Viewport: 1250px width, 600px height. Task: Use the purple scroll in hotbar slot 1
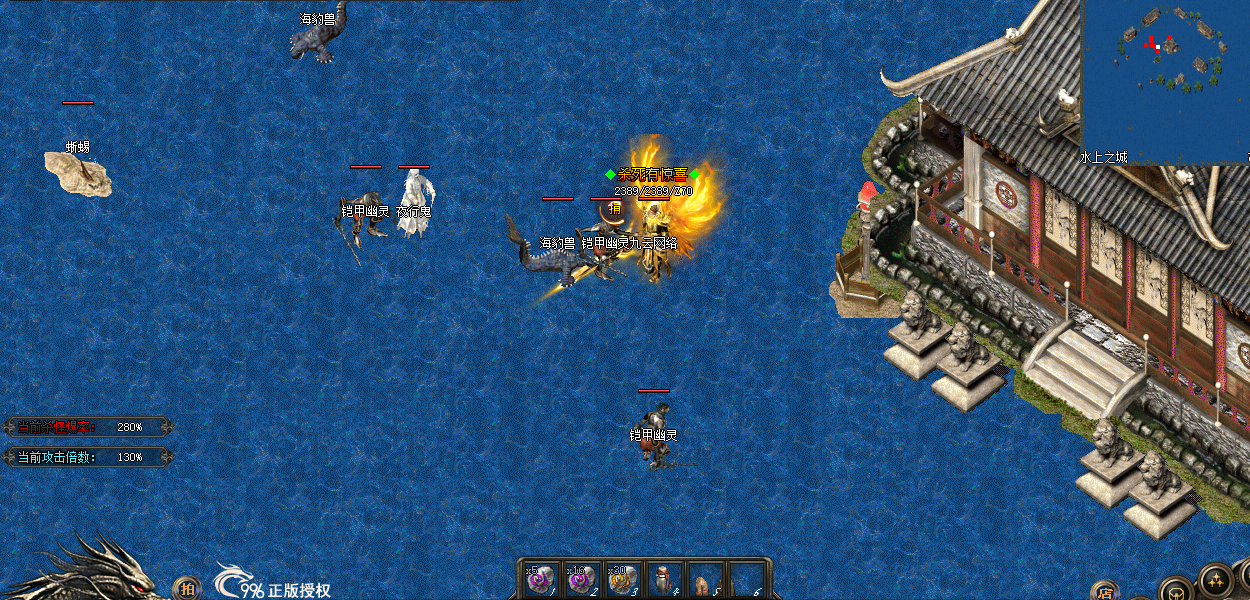(x=541, y=580)
